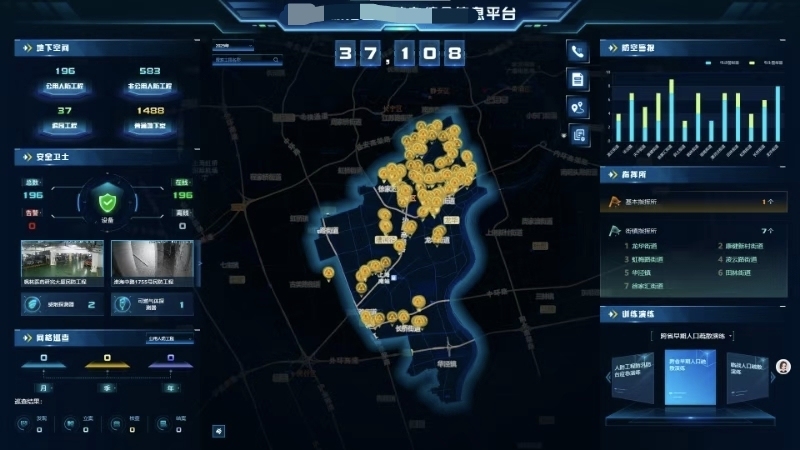Click the lone isolated yellow map marker
800x450 pixels.
[328, 272]
